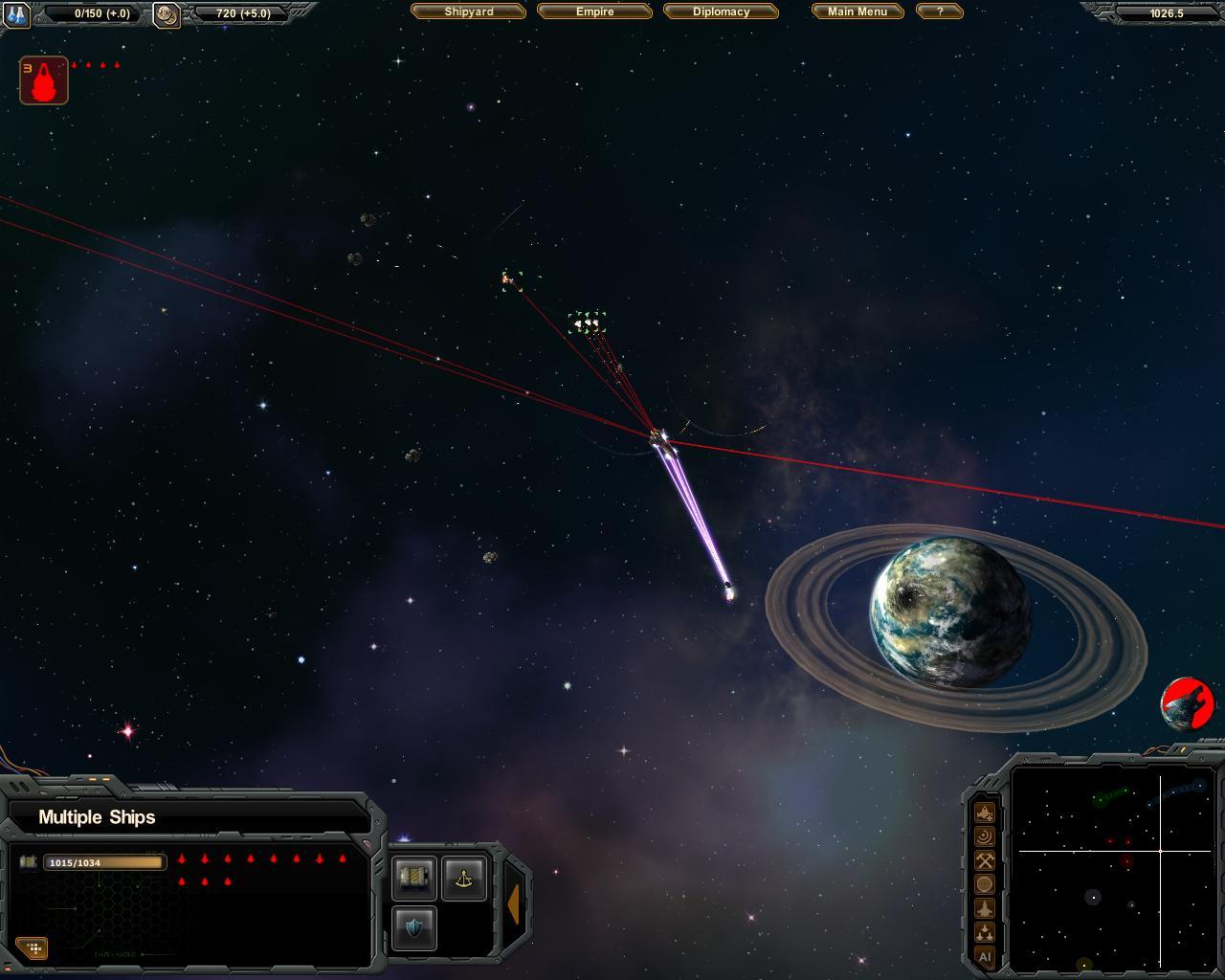Image resolution: width=1225 pixels, height=980 pixels.
Task: Open the Main Menu
Action: point(857,11)
